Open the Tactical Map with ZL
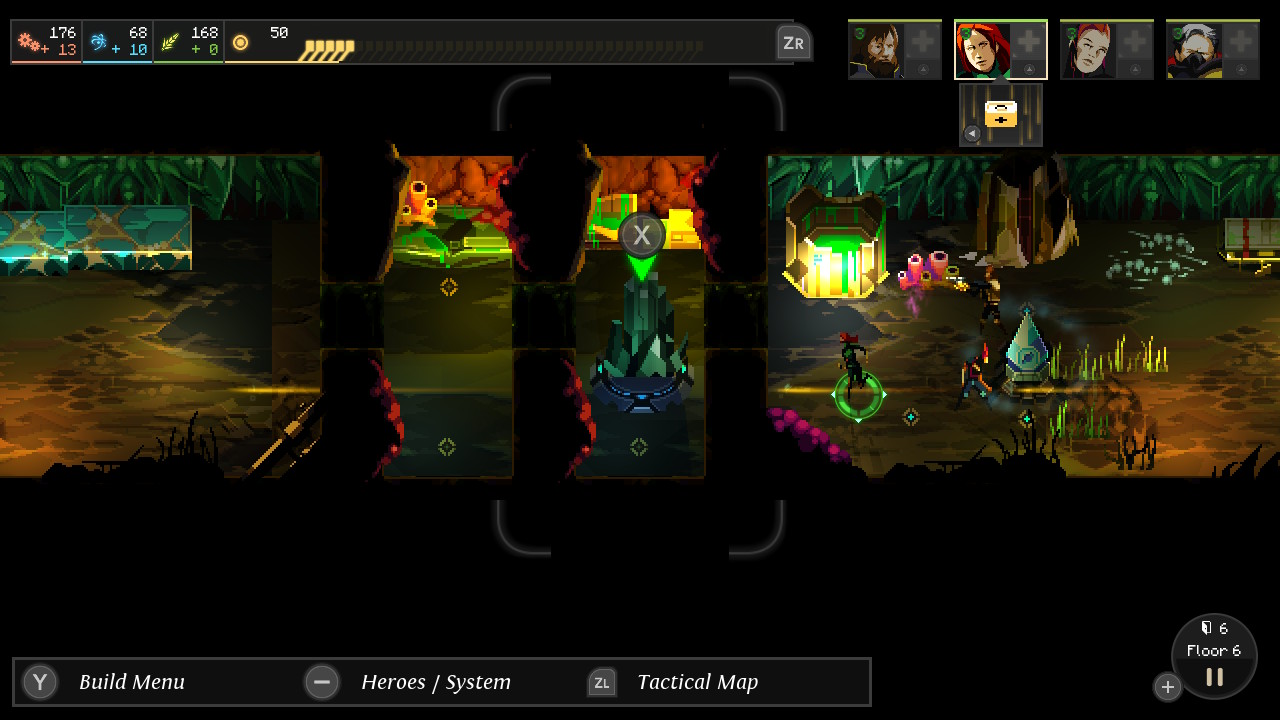This screenshot has height=720, width=1280. (601, 682)
